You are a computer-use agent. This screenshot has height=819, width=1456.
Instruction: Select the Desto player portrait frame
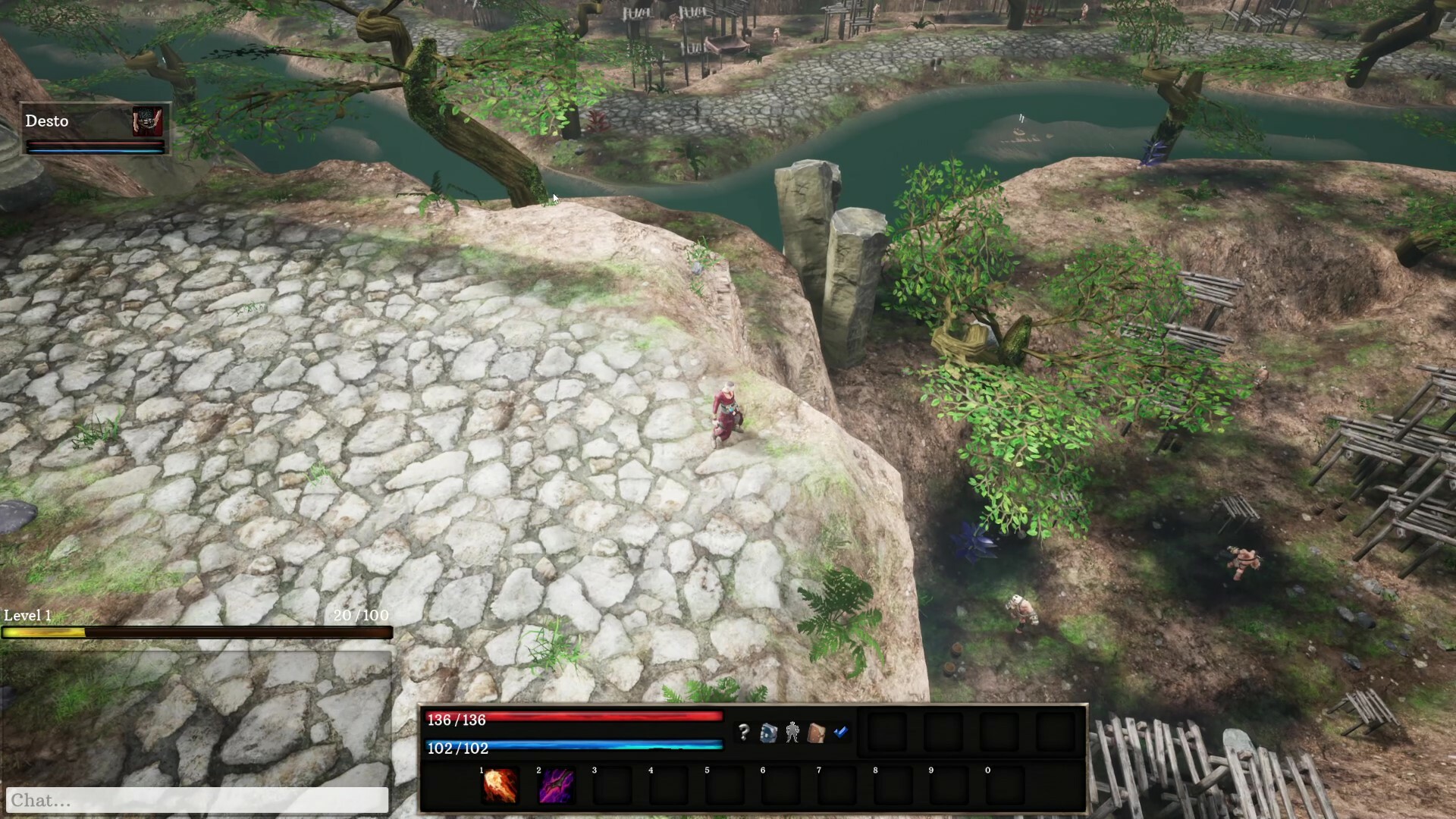[95, 129]
